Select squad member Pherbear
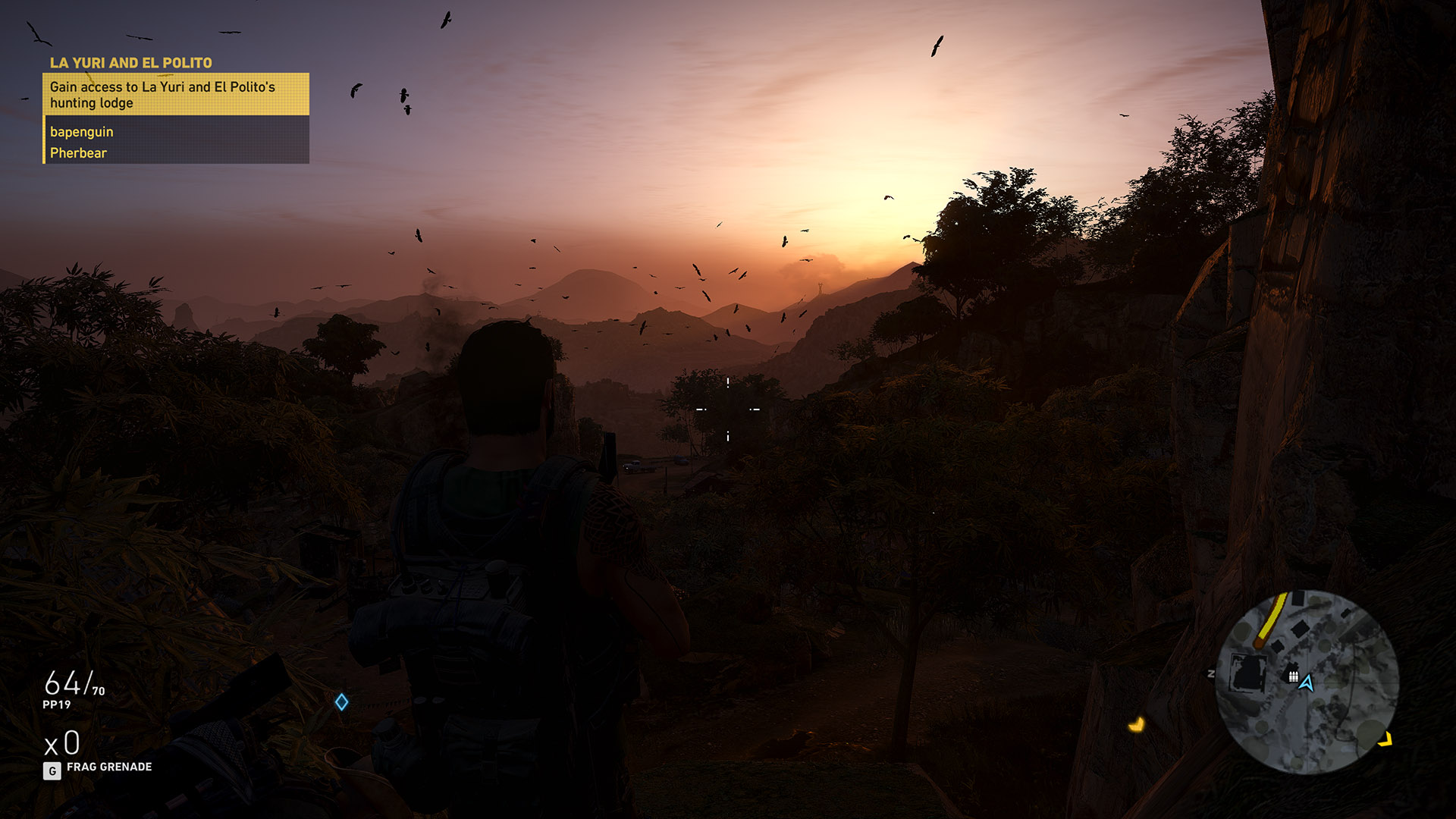Screen dimensions: 1456x819 tap(79, 153)
